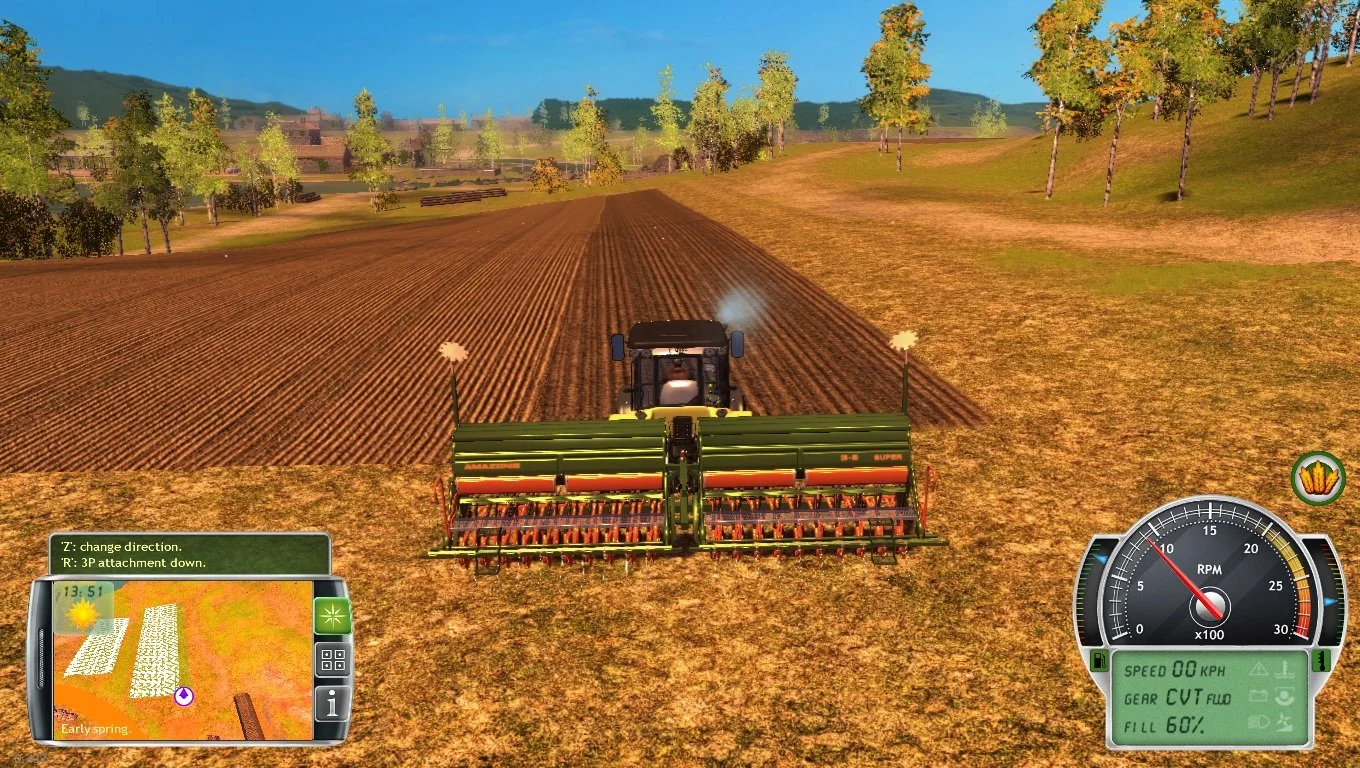Click the 'R': 3P attachment down hint
This screenshot has width=1360, height=768.
134,562
